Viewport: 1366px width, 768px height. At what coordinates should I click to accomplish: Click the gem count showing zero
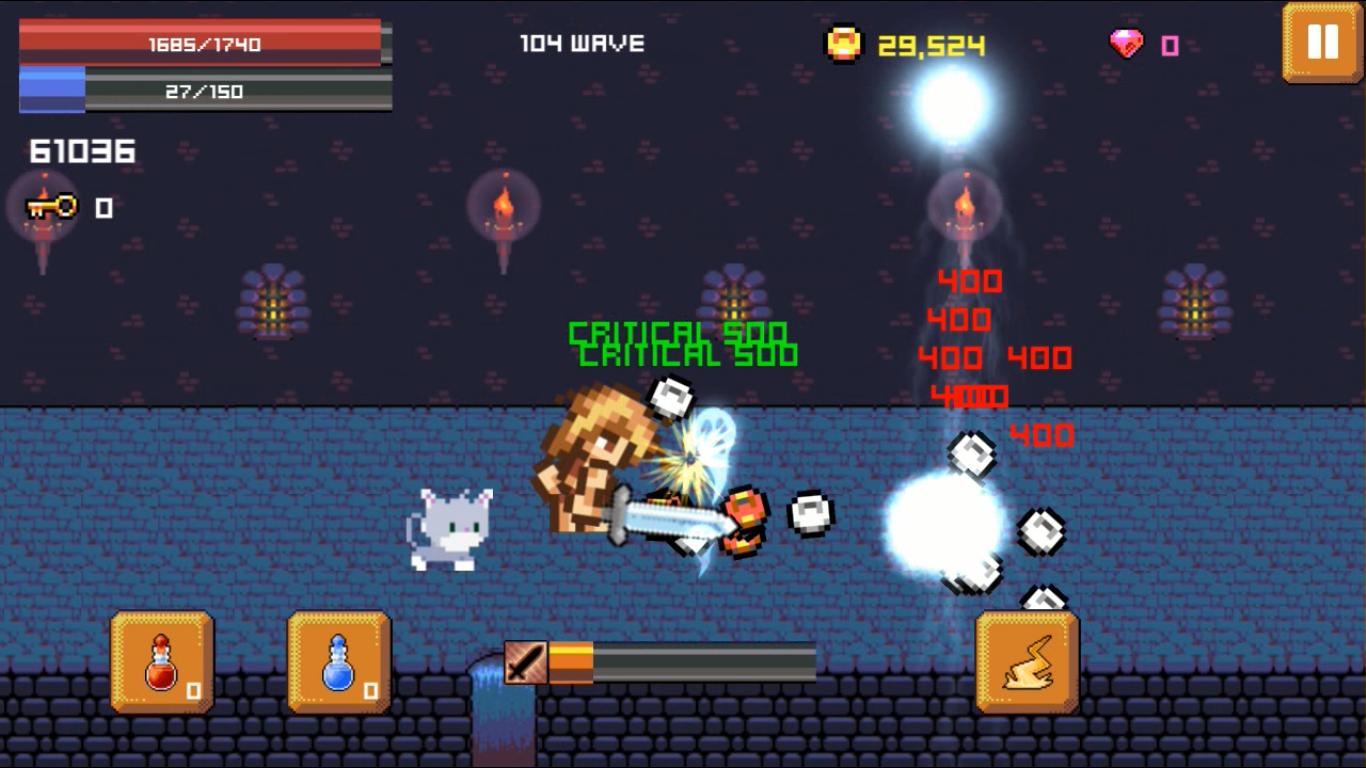point(1168,43)
